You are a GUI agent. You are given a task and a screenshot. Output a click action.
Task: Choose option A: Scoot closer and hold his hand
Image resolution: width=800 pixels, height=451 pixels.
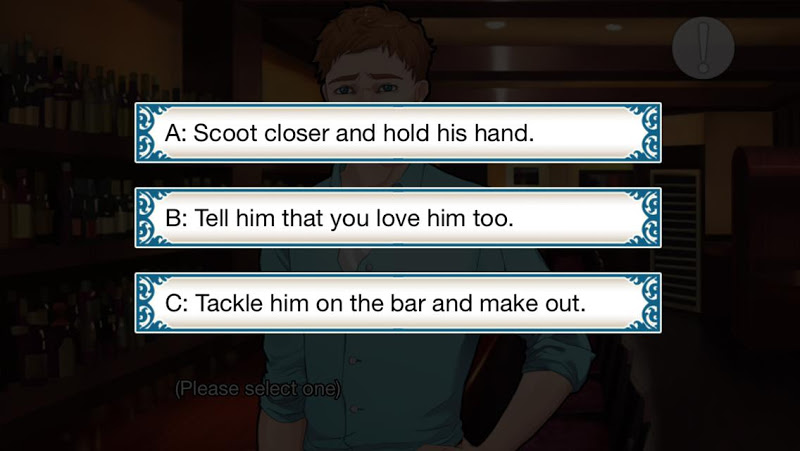(398, 132)
